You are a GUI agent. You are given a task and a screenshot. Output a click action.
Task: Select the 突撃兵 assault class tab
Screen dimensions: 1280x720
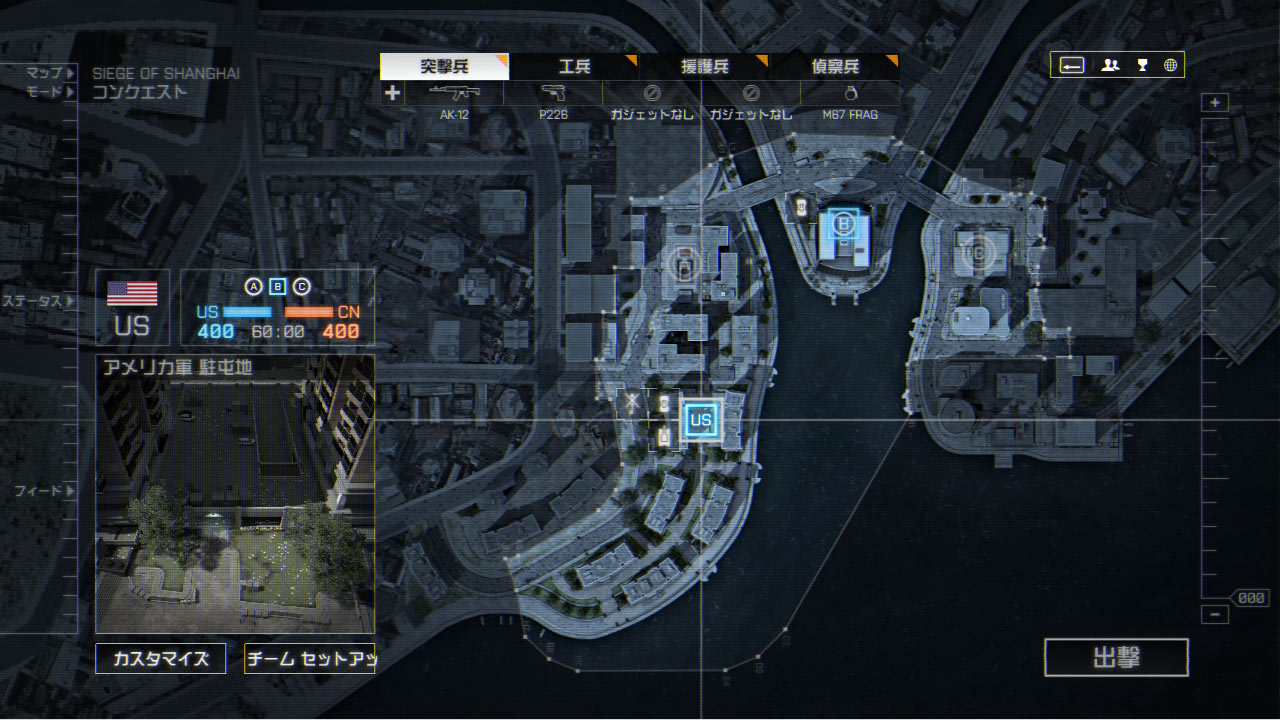444,67
